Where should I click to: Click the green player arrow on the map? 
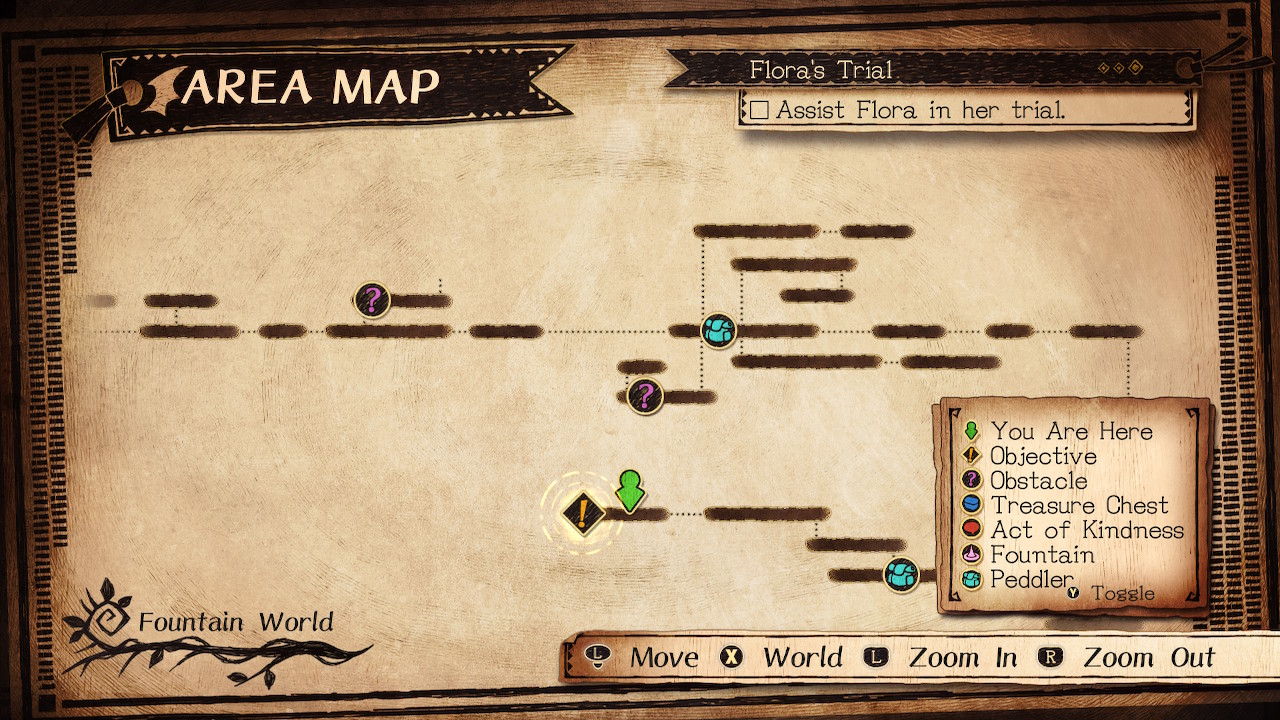click(x=629, y=490)
